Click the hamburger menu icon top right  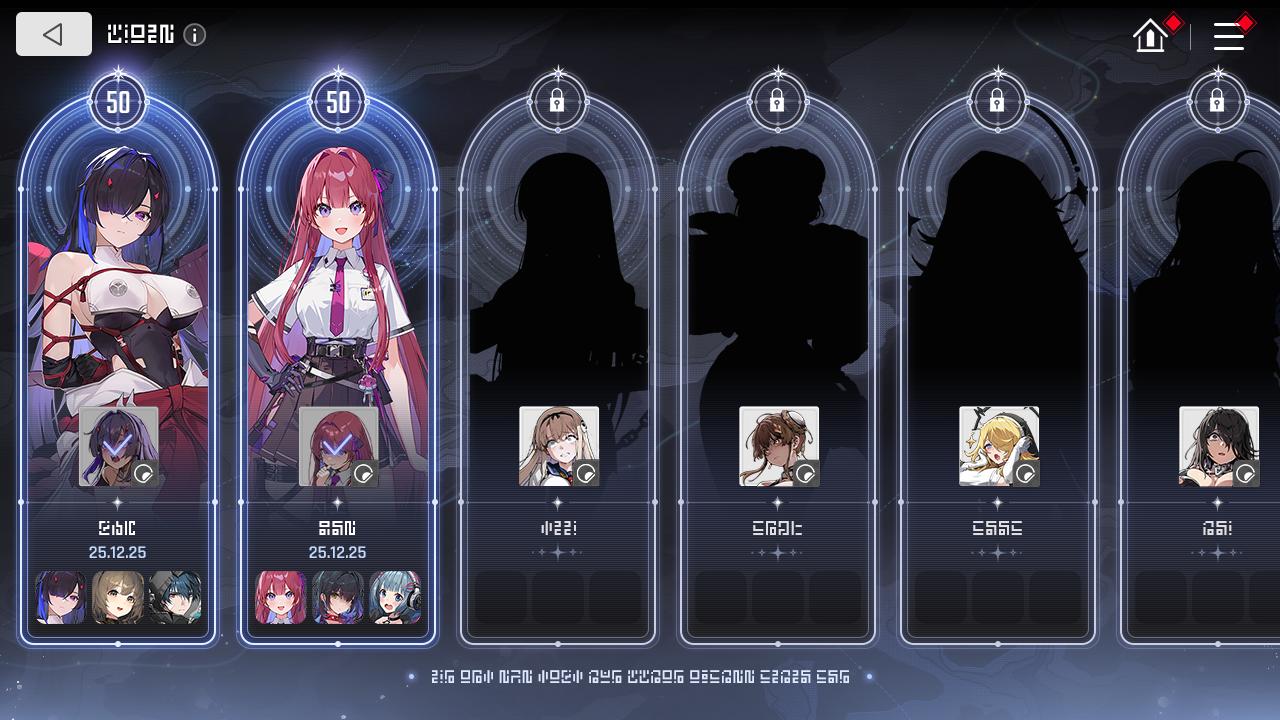[1228, 37]
